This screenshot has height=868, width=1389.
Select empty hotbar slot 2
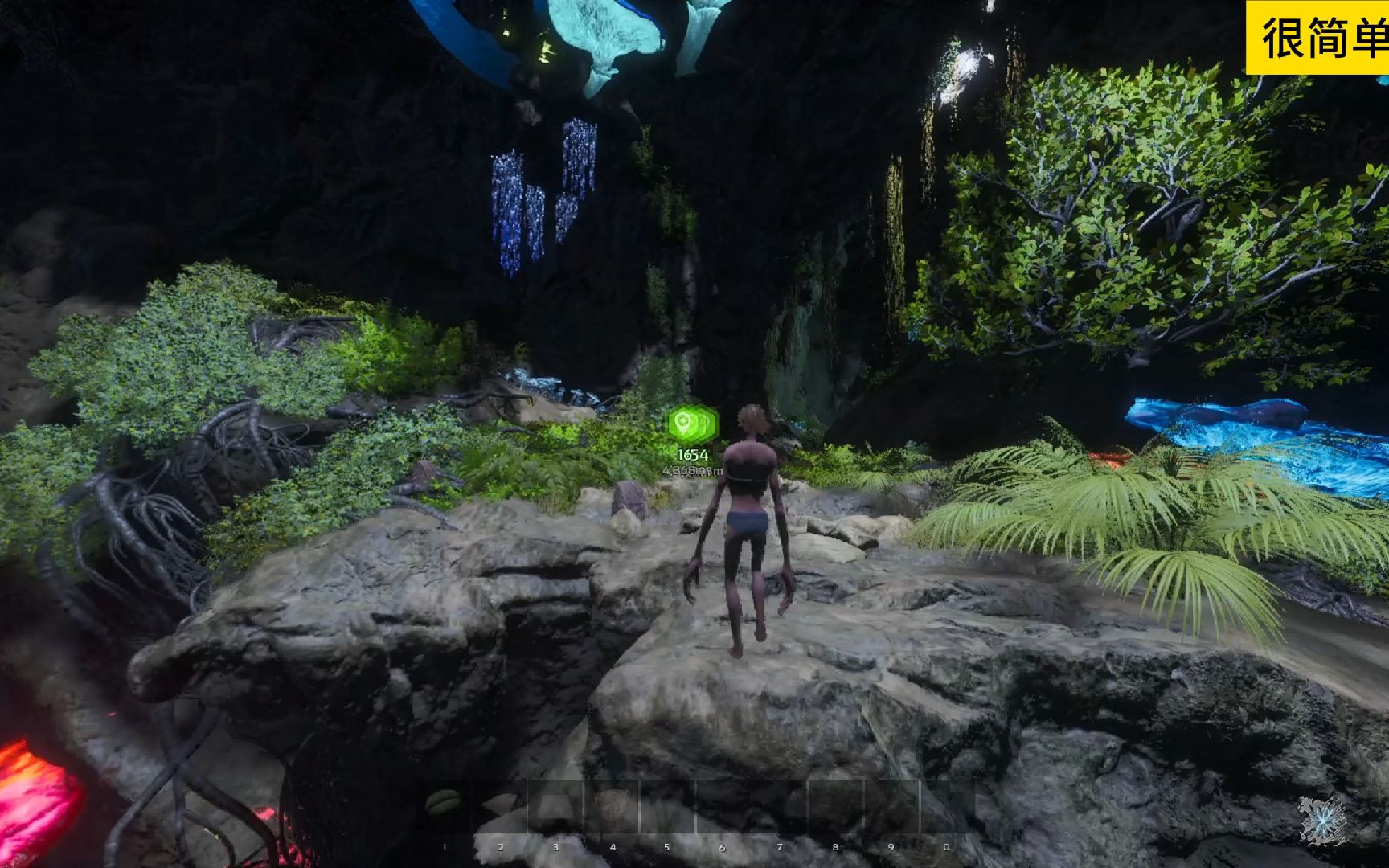(x=500, y=804)
